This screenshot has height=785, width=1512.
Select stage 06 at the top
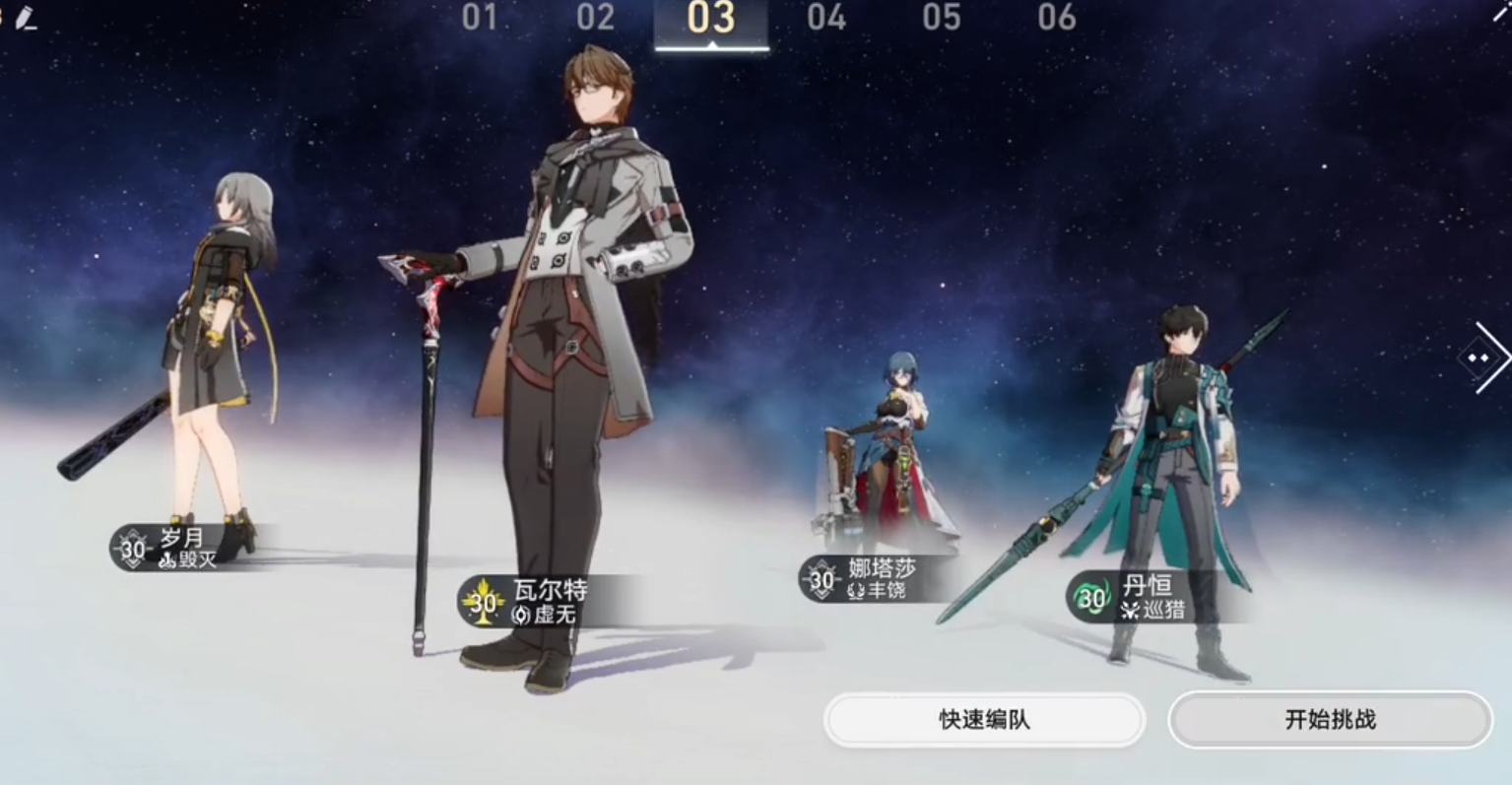pyautogui.click(x=1058, y=18)
